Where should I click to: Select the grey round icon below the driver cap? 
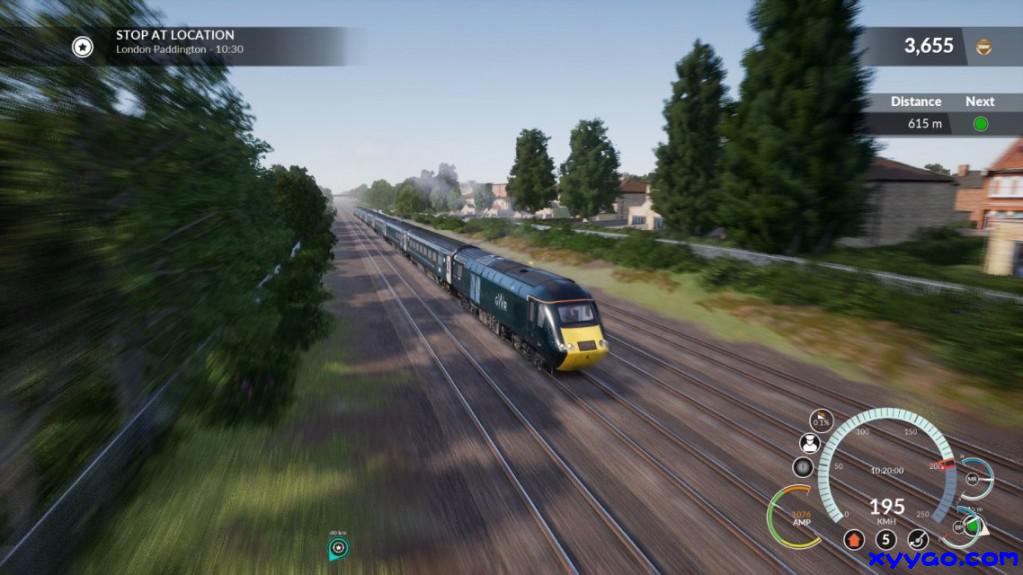click(802, 466)
